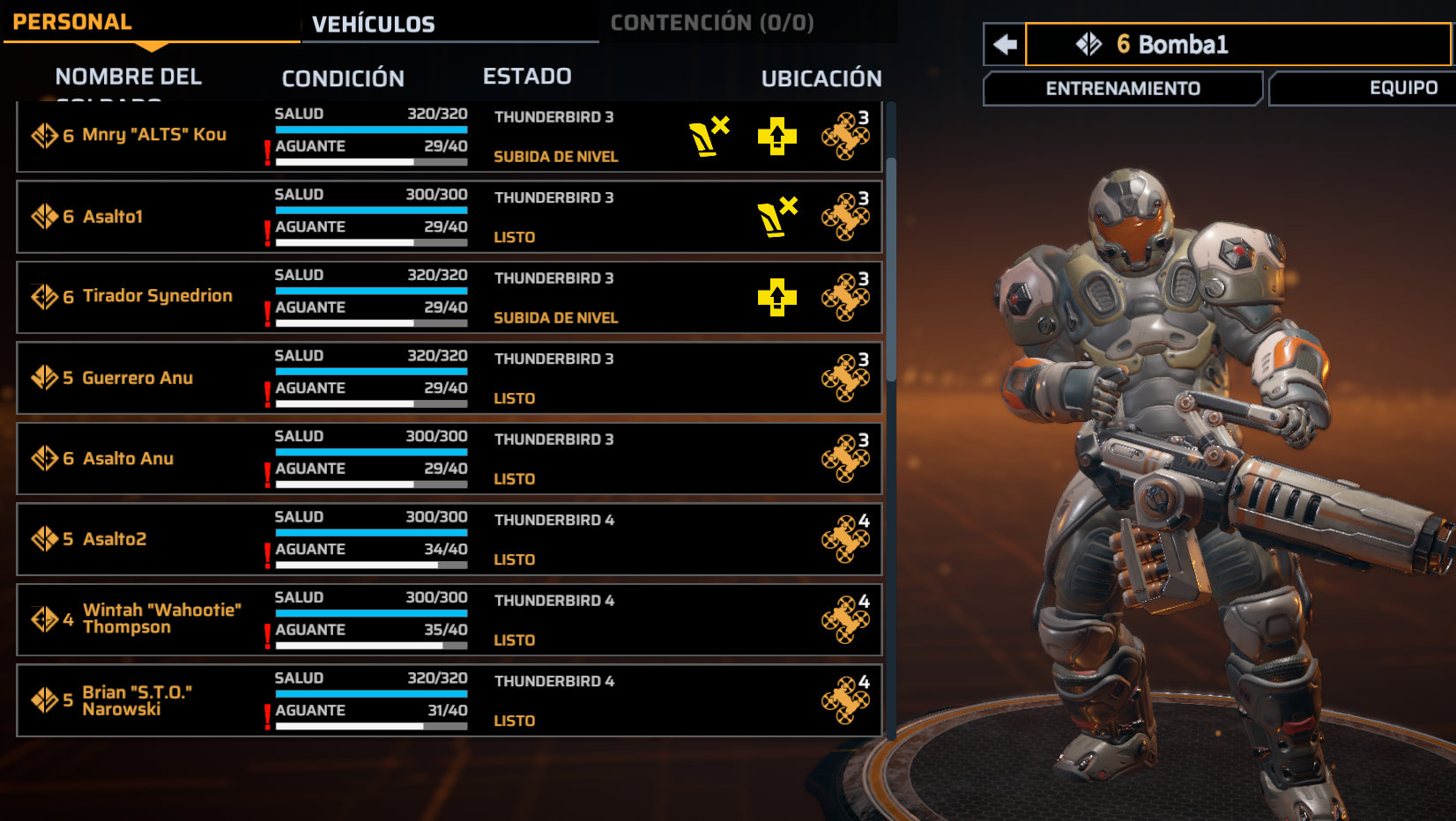The image size is (1456, 821).
Task: Pick the Asalto Anu soldier
Action: 128,459
